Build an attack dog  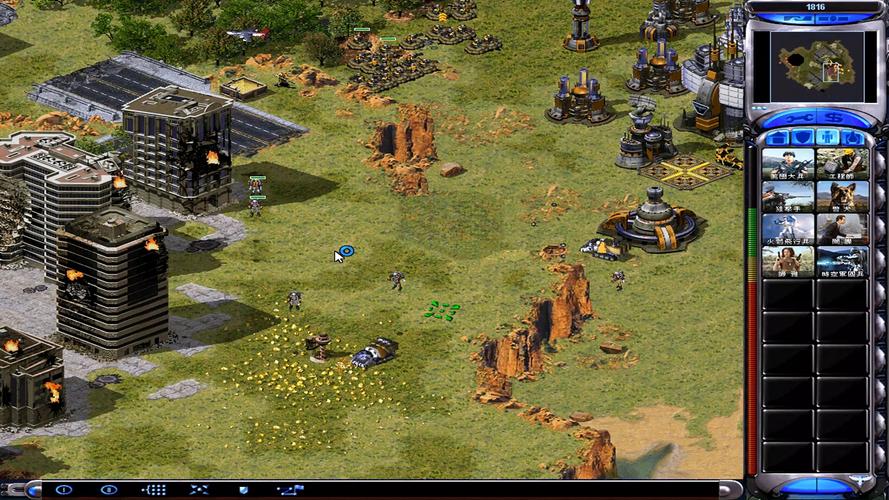click(x=841, y=197)
